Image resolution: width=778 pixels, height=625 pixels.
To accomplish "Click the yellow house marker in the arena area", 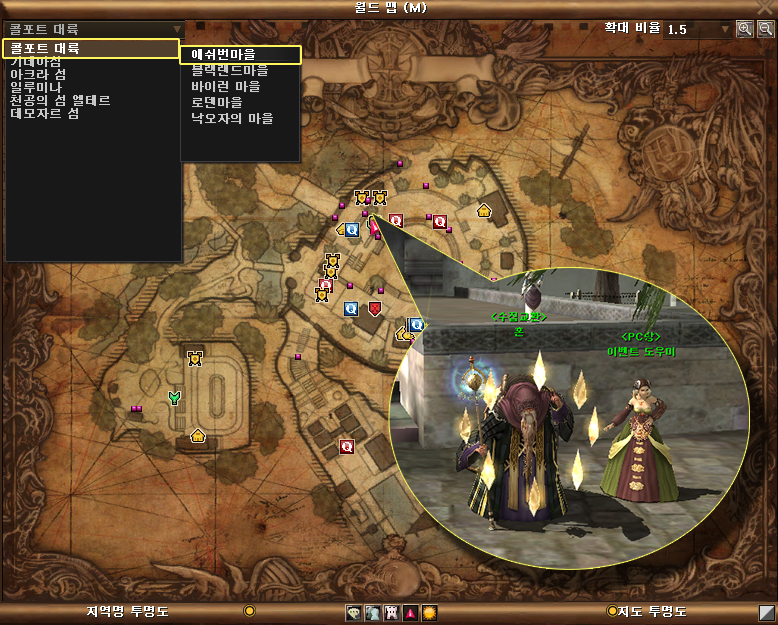I will coord(198,435).
